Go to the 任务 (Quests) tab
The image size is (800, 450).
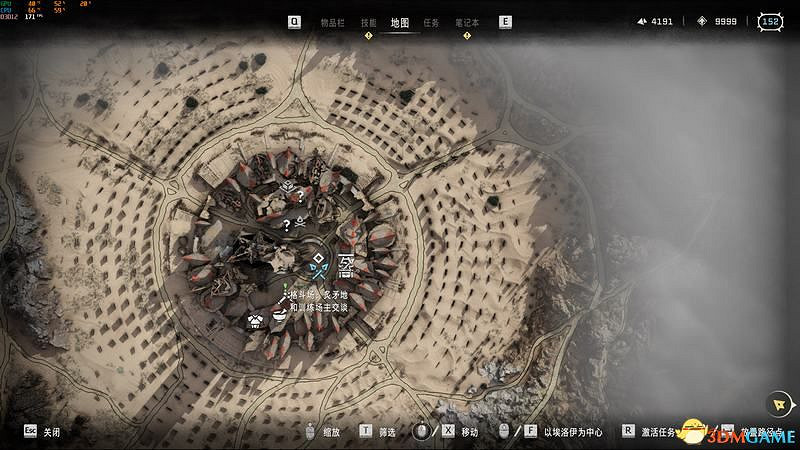(431, 21)
